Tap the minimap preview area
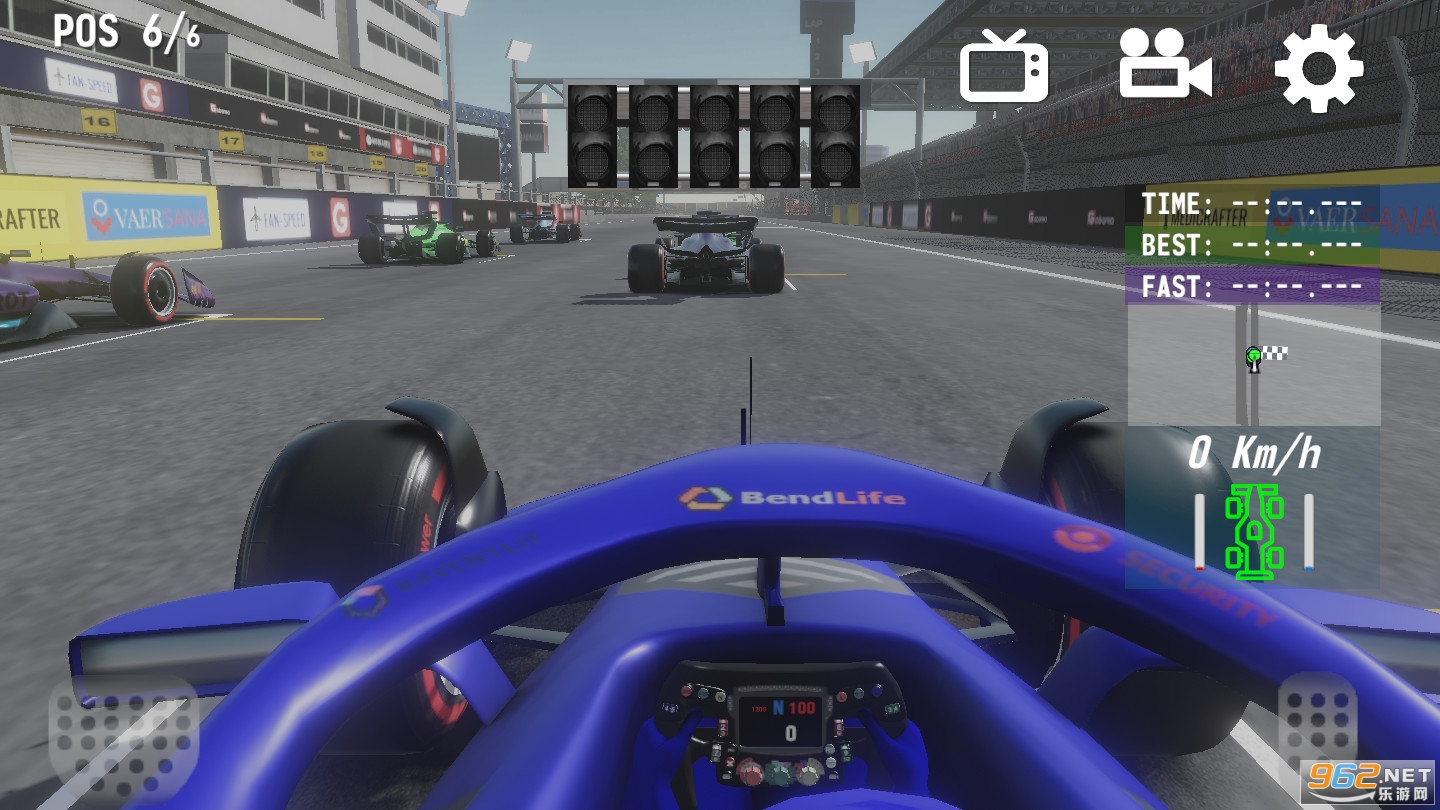This screenshot has width=1440, height=810. [x=1251, y=360]
